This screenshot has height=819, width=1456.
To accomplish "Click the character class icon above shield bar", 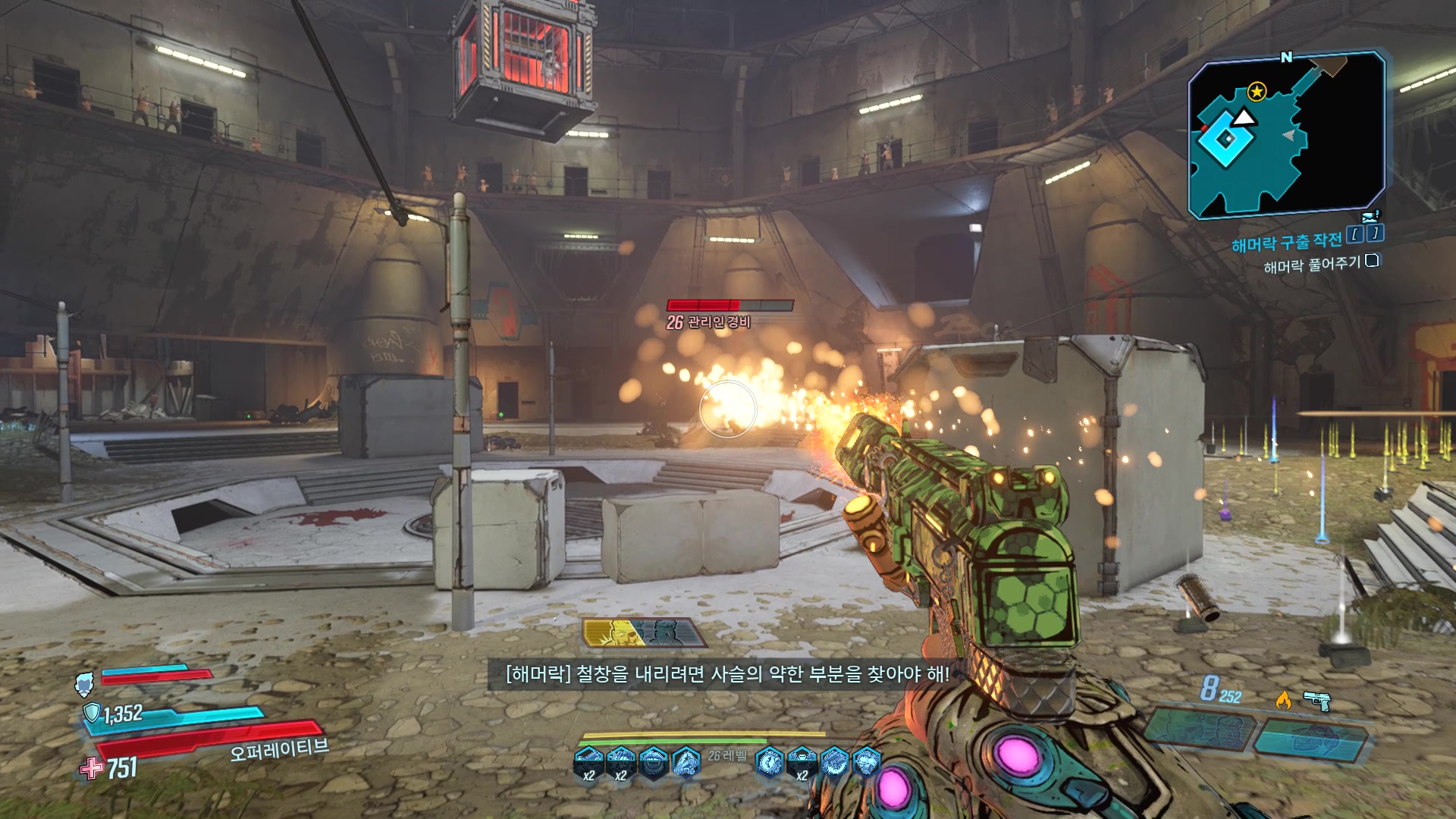I will (84, 683).
